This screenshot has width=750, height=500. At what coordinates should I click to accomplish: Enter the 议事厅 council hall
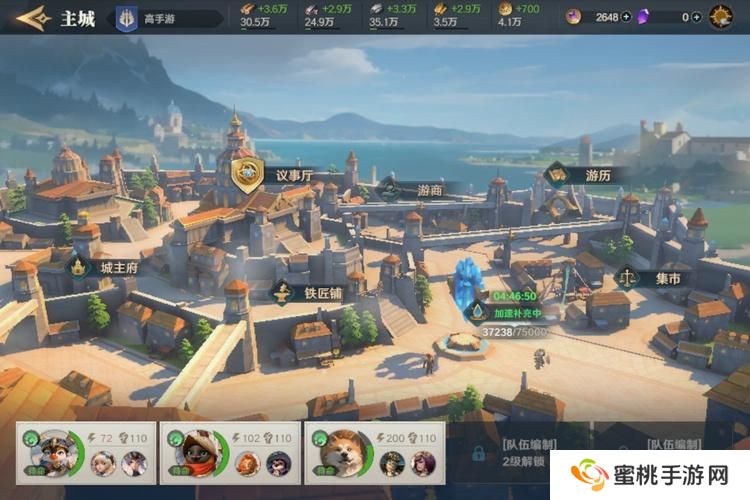248,174
